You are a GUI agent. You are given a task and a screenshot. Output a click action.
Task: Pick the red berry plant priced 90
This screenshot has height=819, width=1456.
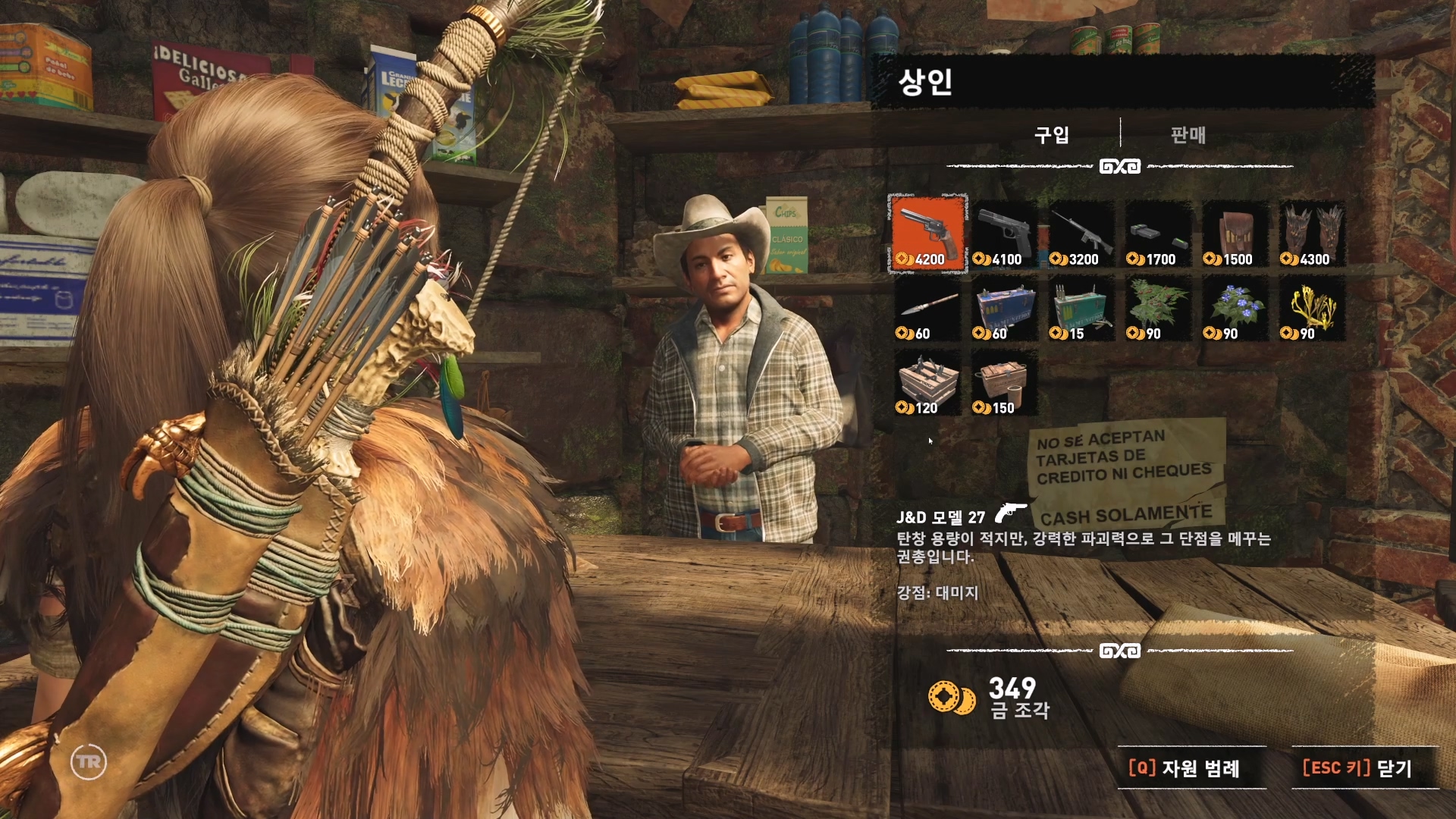tap(1158, 308)
